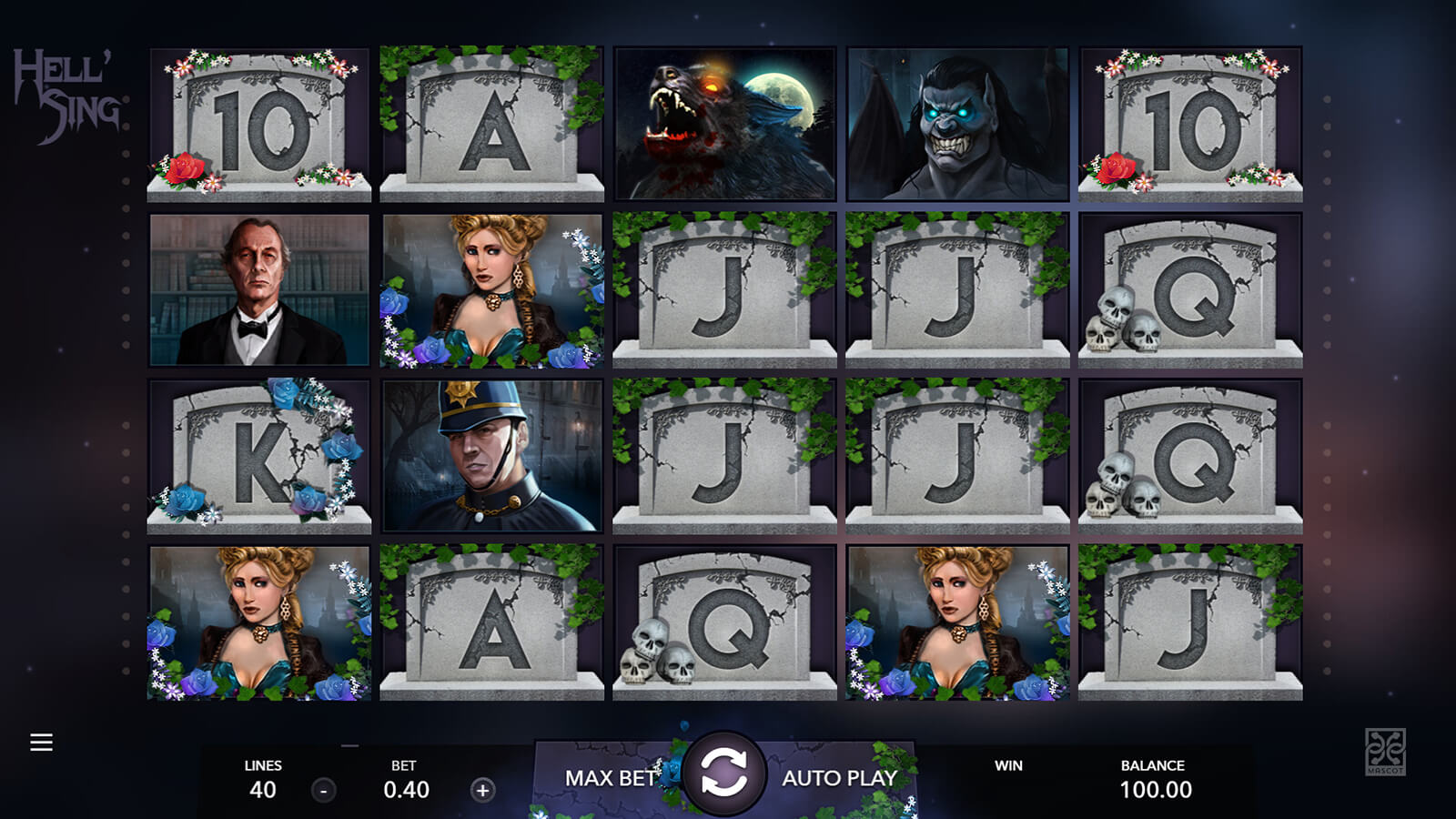
Task: Click the Mascot logo icon
Action: tap(1385, 751)
